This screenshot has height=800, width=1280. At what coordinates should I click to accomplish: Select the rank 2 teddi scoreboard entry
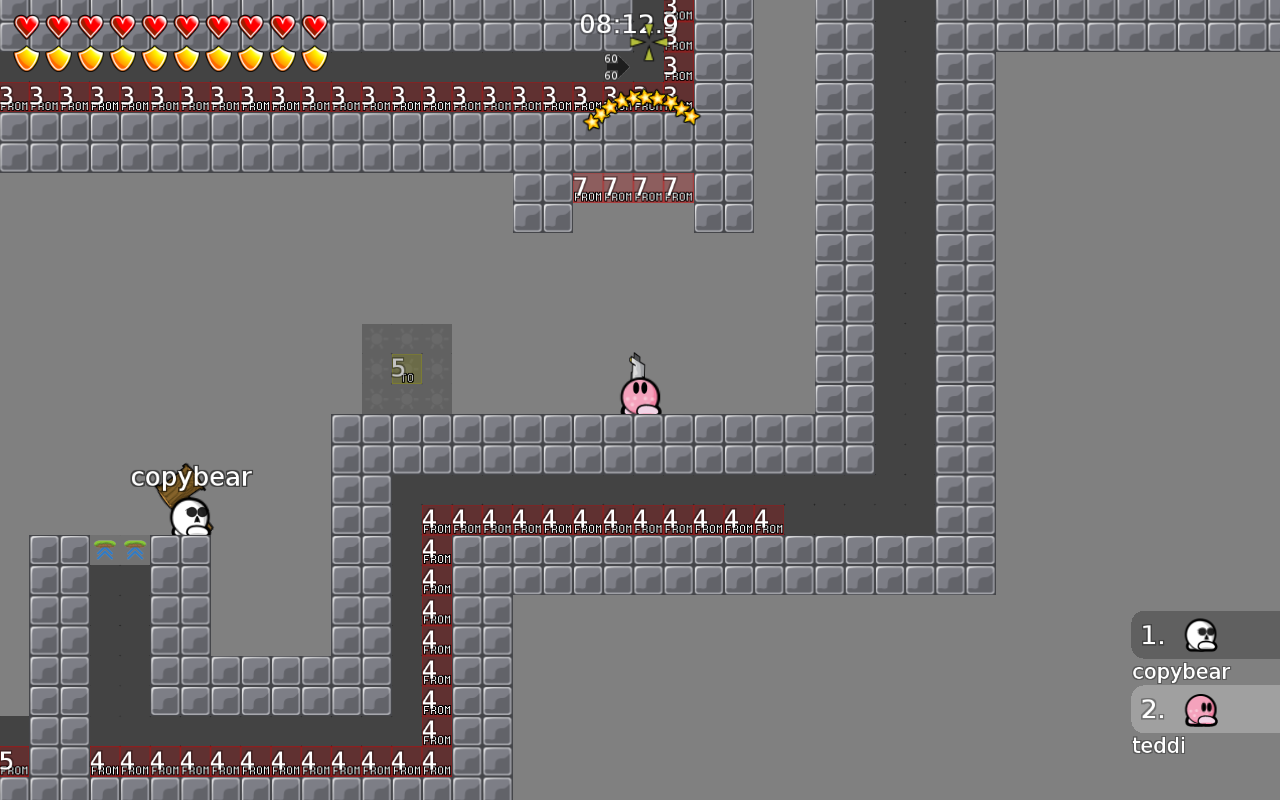pos(1190,725)
